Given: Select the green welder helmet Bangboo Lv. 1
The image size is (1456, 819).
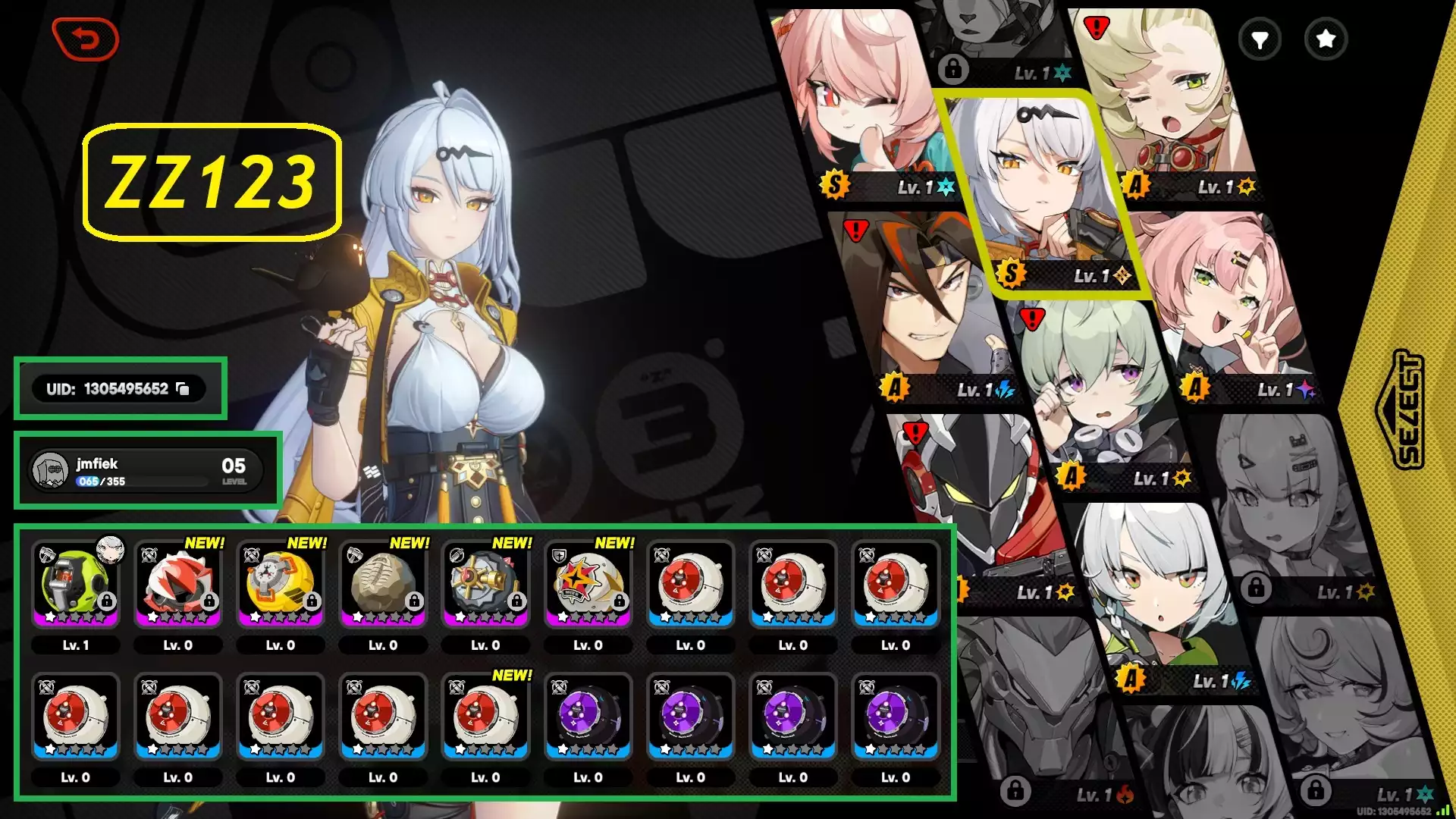Looking at the screenshot, I should point(75,584).
